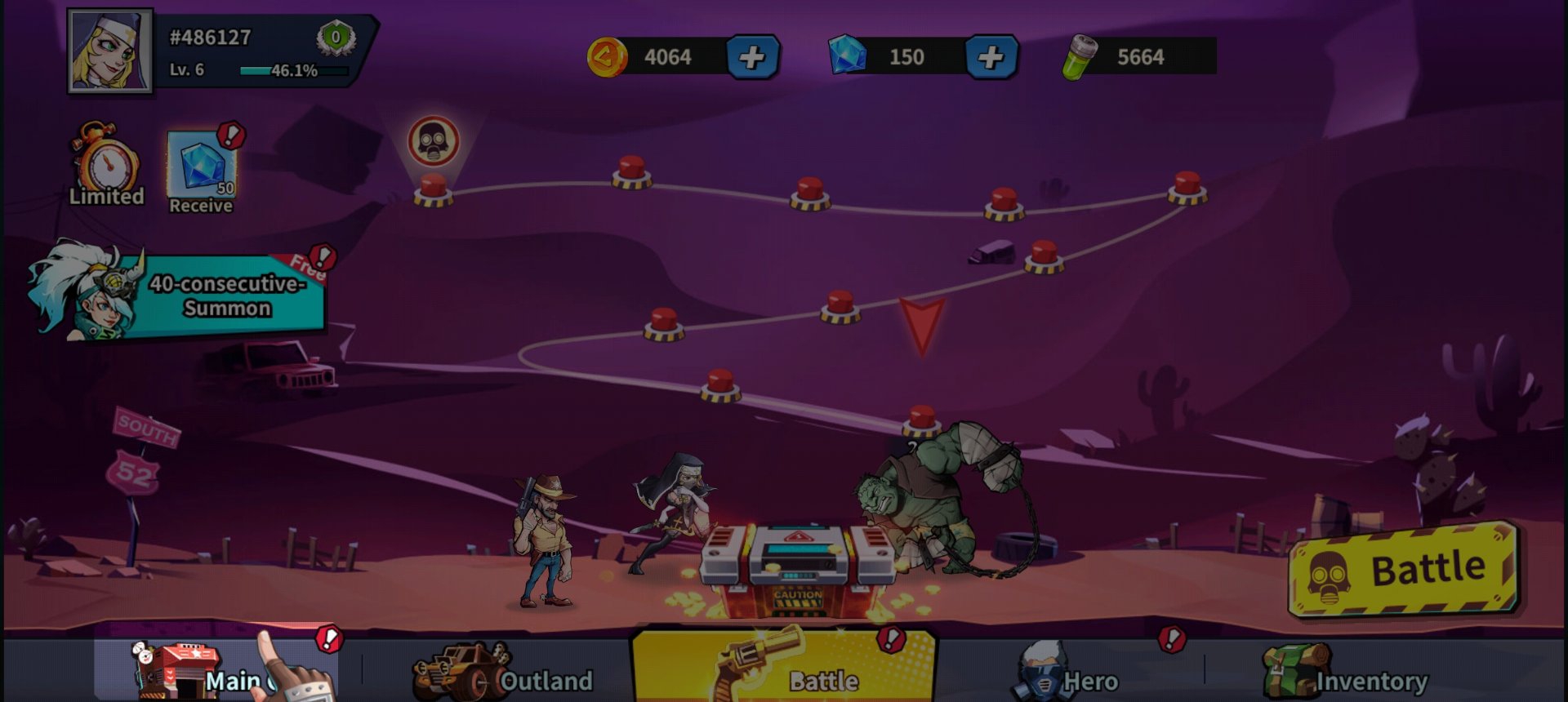Viewport: 1568px width, 702px height.
Task: Select the gas mask boss stage node
Action: (433, 189)
